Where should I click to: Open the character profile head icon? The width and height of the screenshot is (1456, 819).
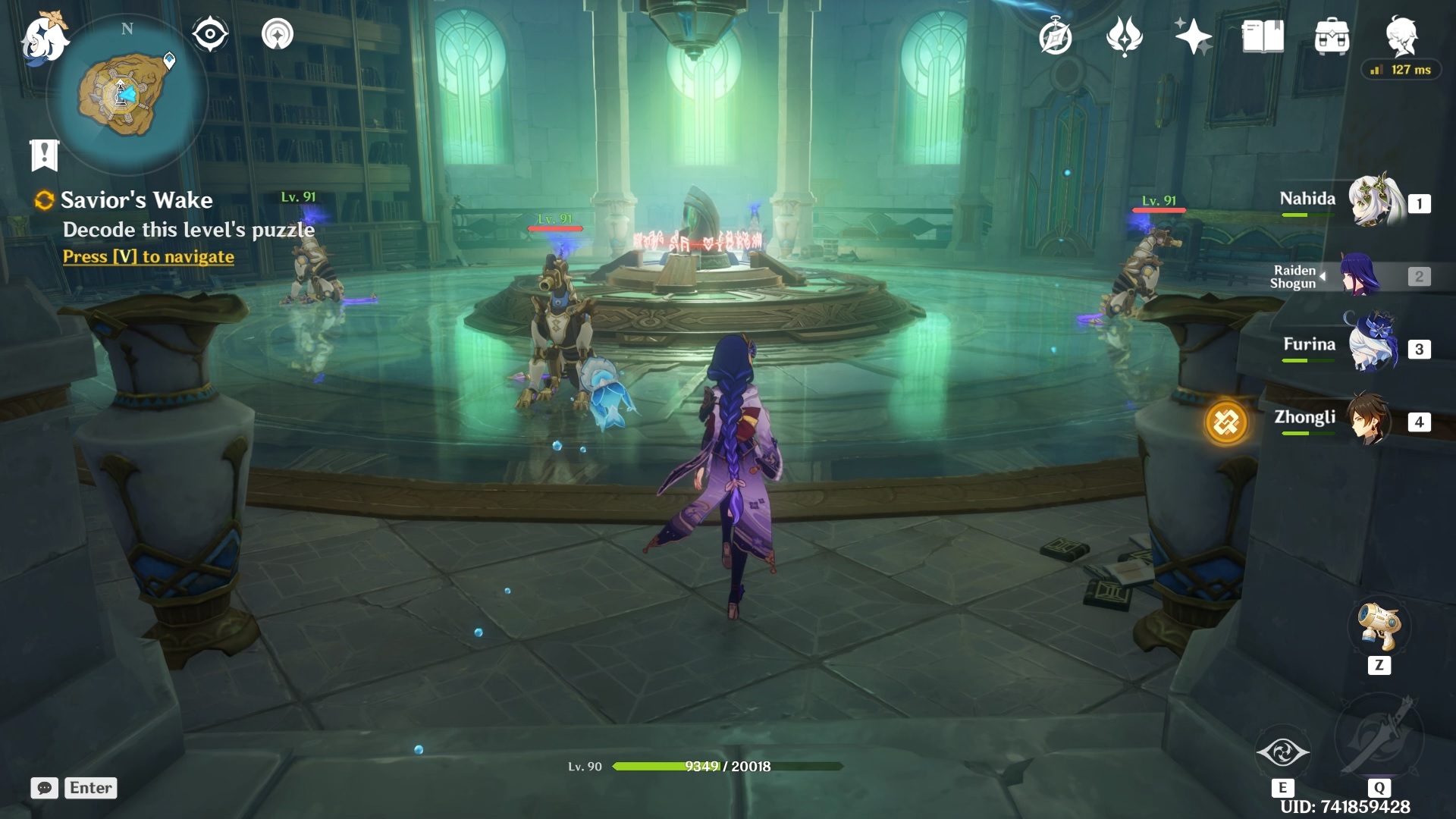click(1401, 36)
